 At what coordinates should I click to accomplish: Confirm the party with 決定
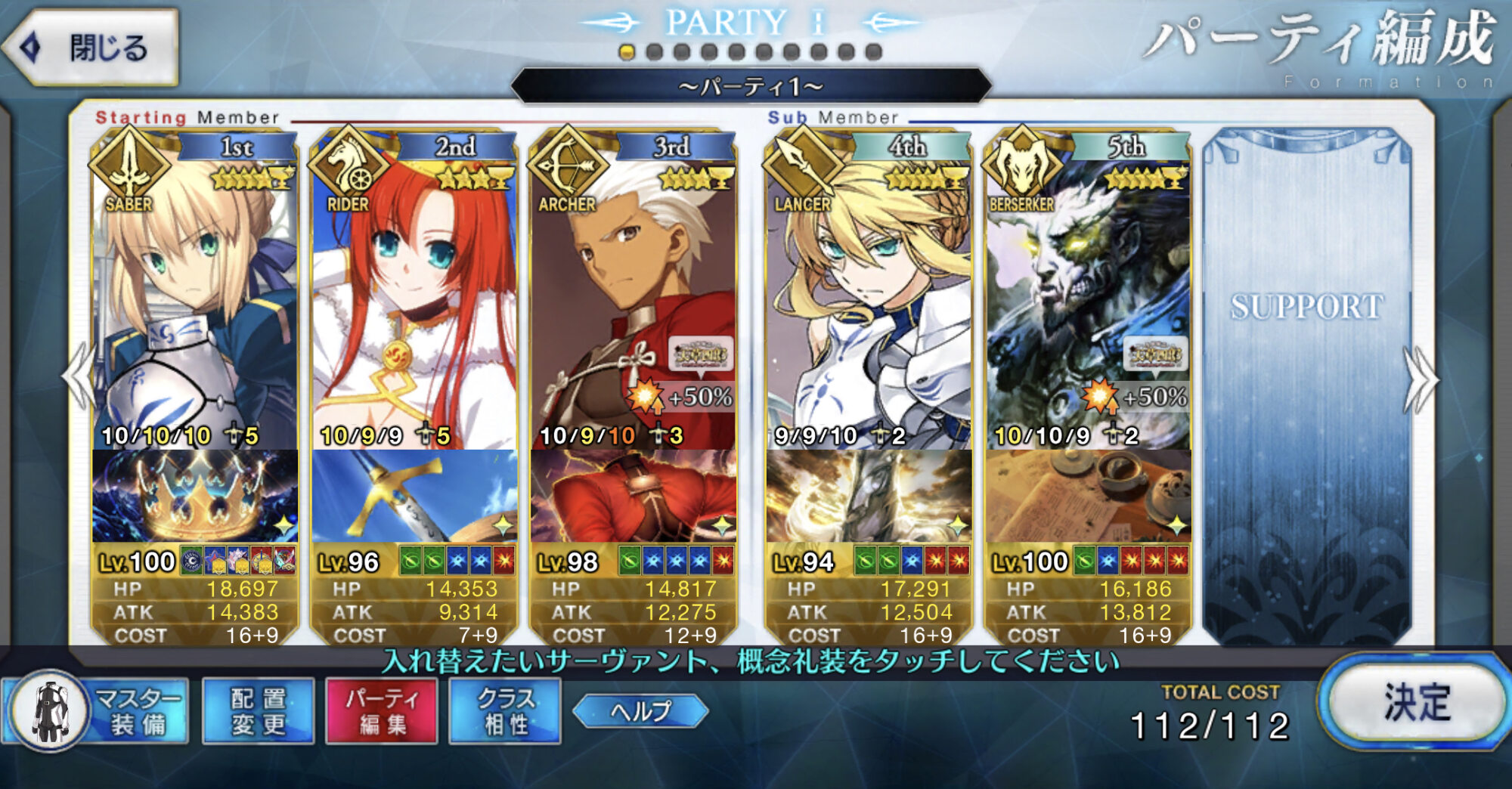coord(1415,702)
